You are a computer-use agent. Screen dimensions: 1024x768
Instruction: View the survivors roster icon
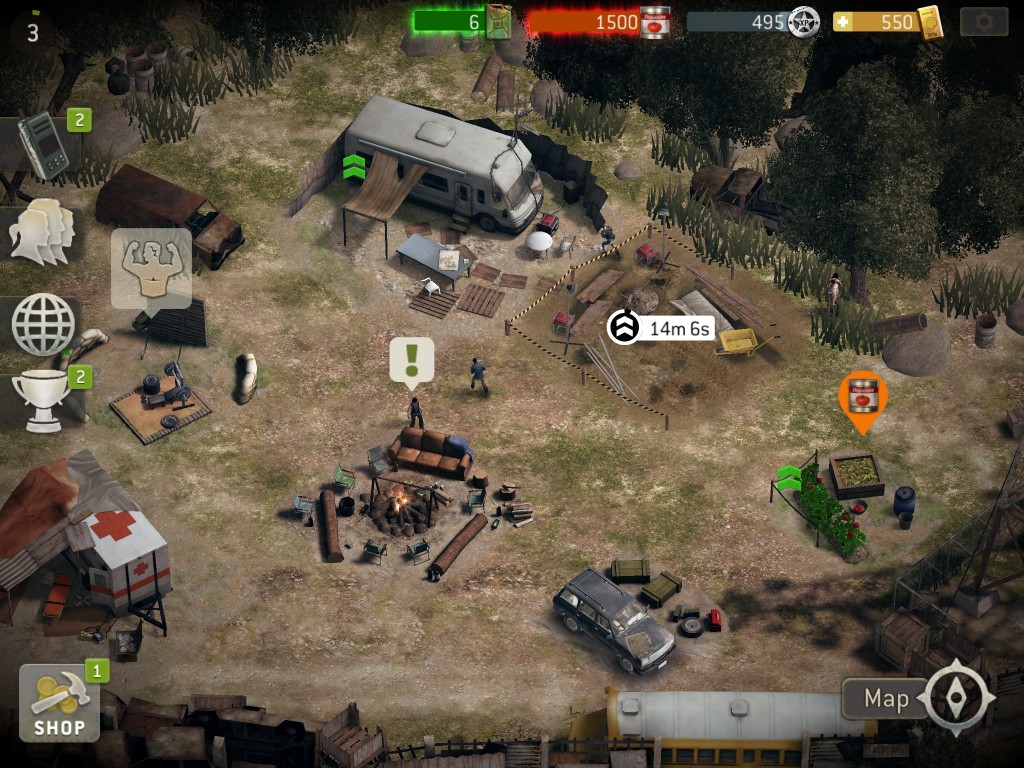(x=41, y=232)
